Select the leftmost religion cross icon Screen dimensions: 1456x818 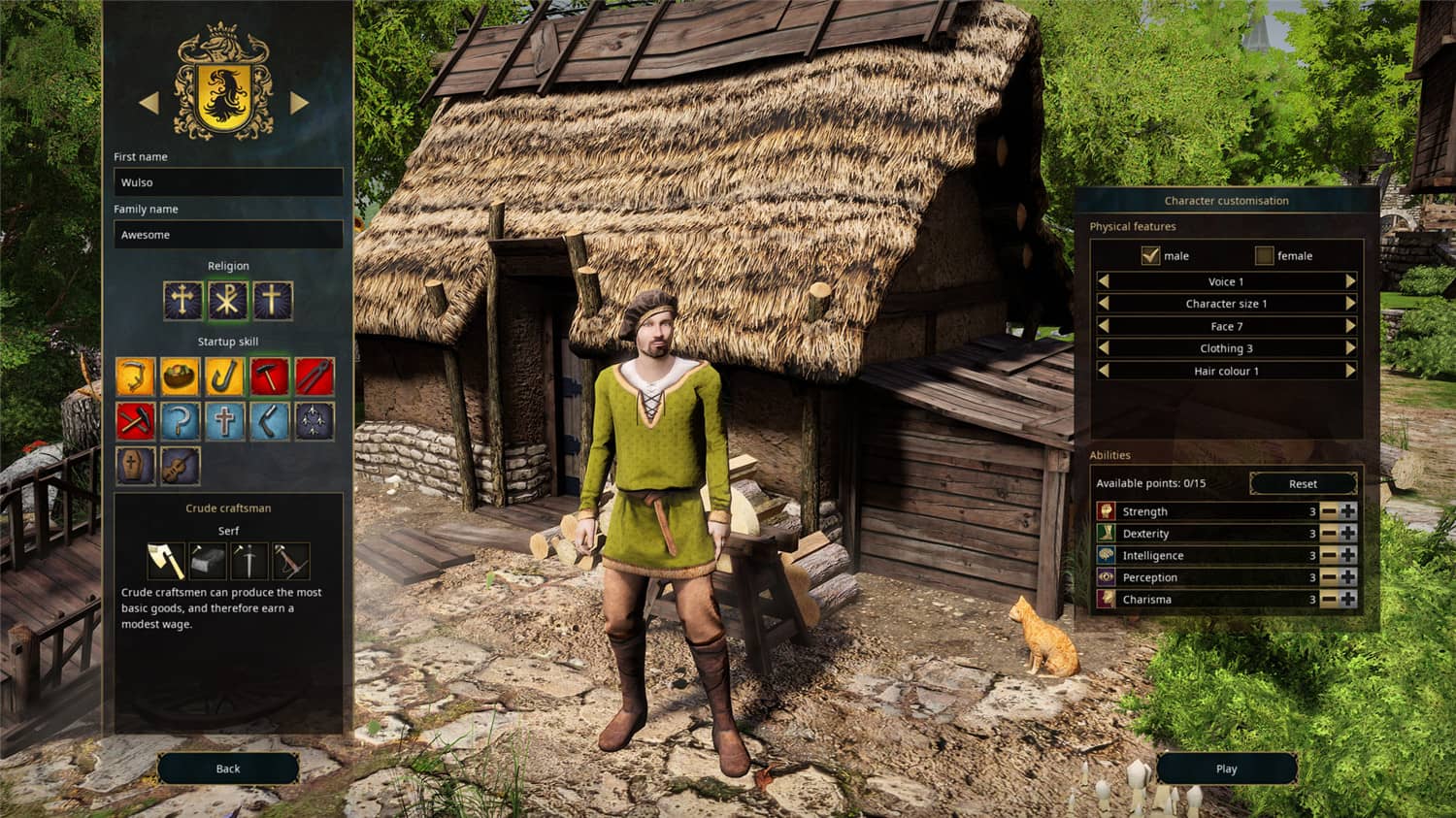pyautogui.click(x=182, y=301)
